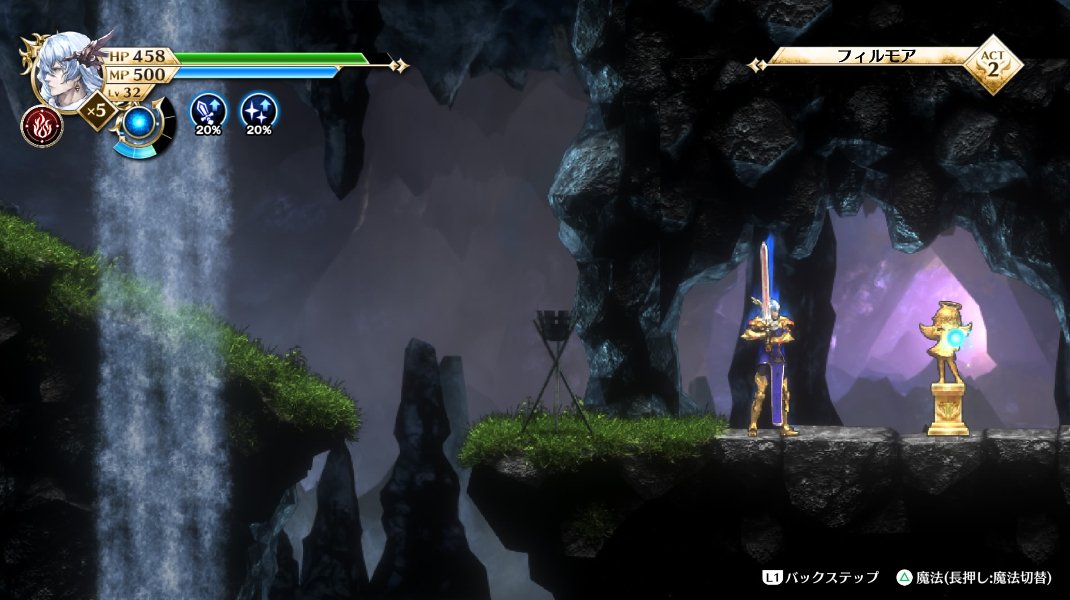The height and width of the screenshot is (600, 1070).
Task: Click the gold ACT 2 diamond badge
Action: 991,63
